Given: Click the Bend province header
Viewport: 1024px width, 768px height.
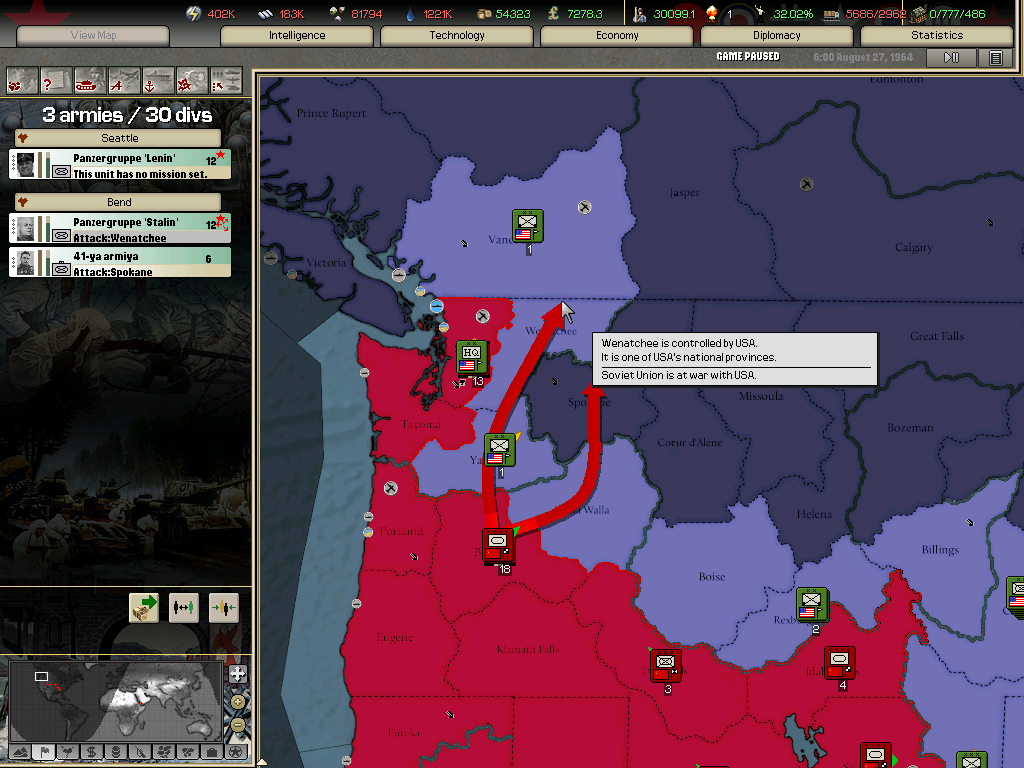Looking at the screenshot, I should [119, 202].
